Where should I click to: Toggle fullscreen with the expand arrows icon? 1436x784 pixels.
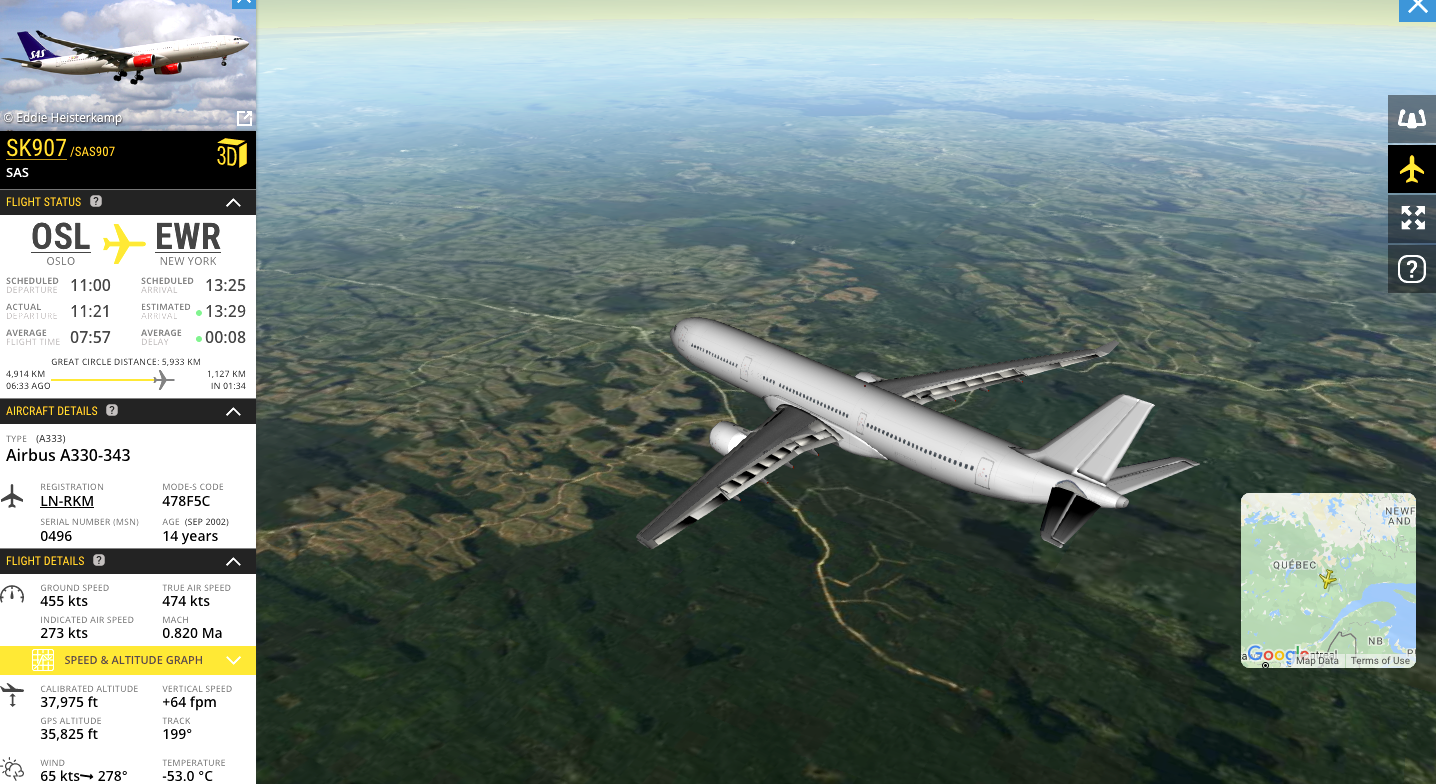click(x=1411, y=218)
